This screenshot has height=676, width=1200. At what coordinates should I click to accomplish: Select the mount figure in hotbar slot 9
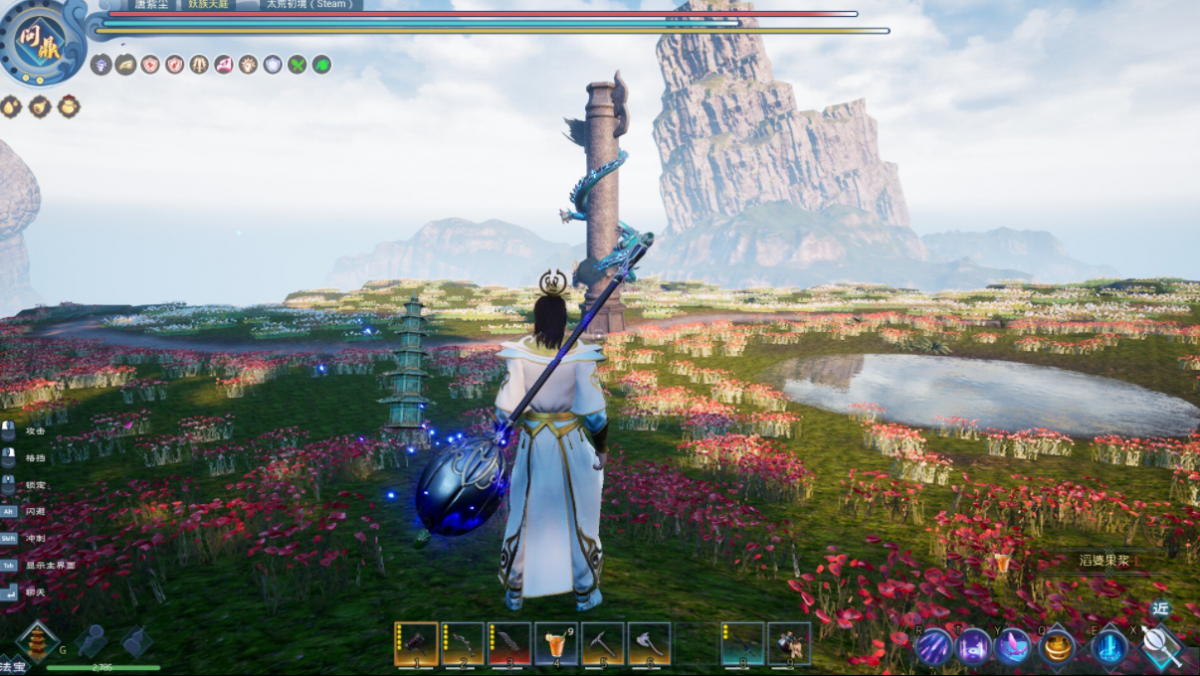(789, 644)
